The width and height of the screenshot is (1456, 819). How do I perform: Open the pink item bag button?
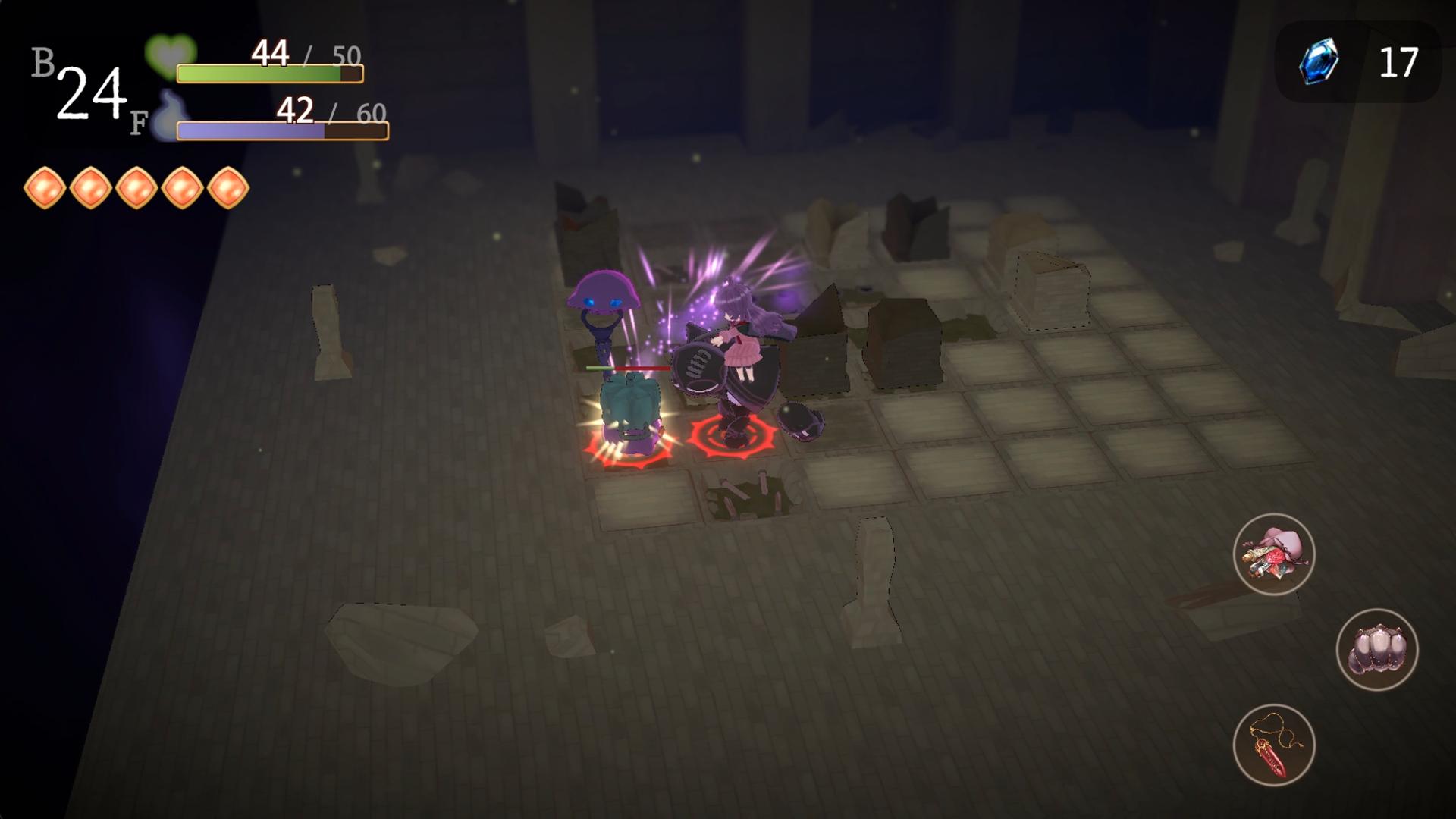point(1273,554)
